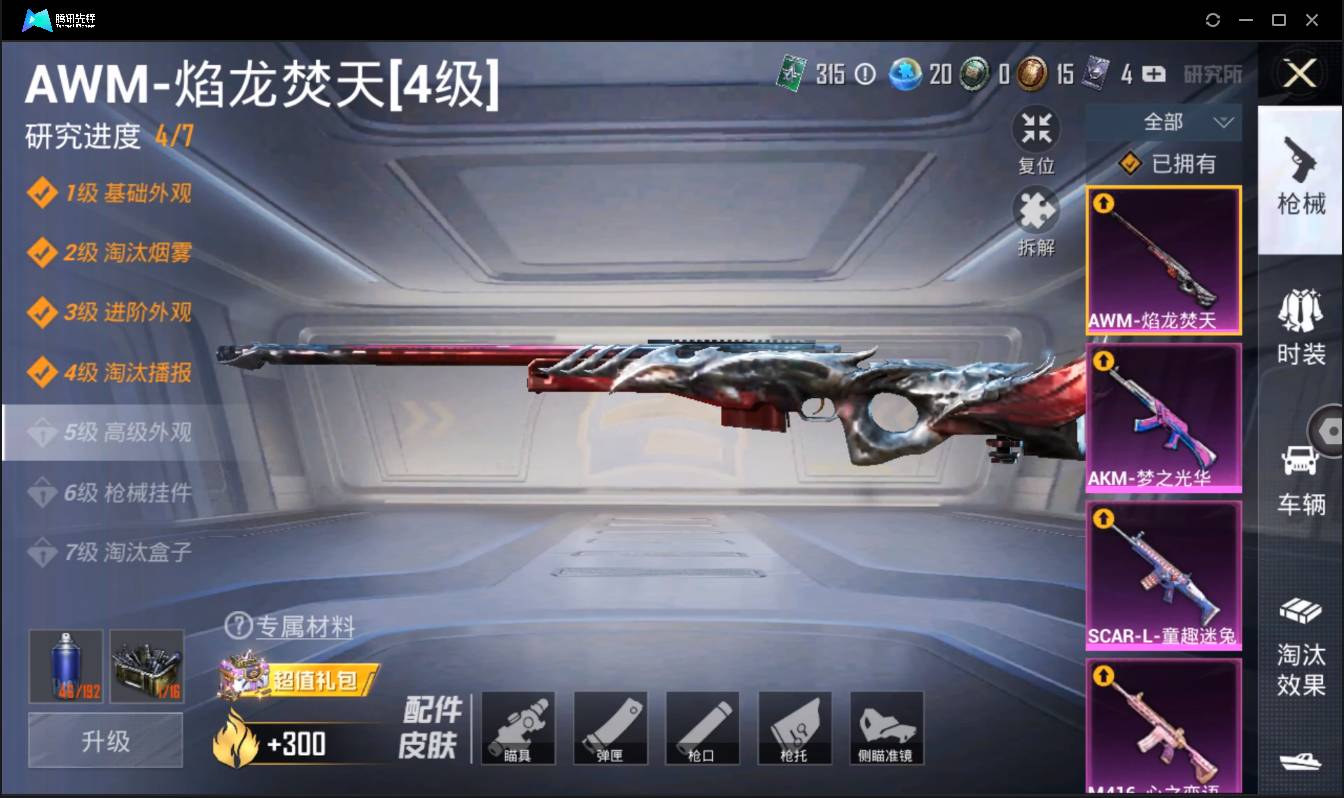Viewport: 1344px width, 798px height.
Task: Select the 瞄具 scope attachment icon
Action: point(518,727)
